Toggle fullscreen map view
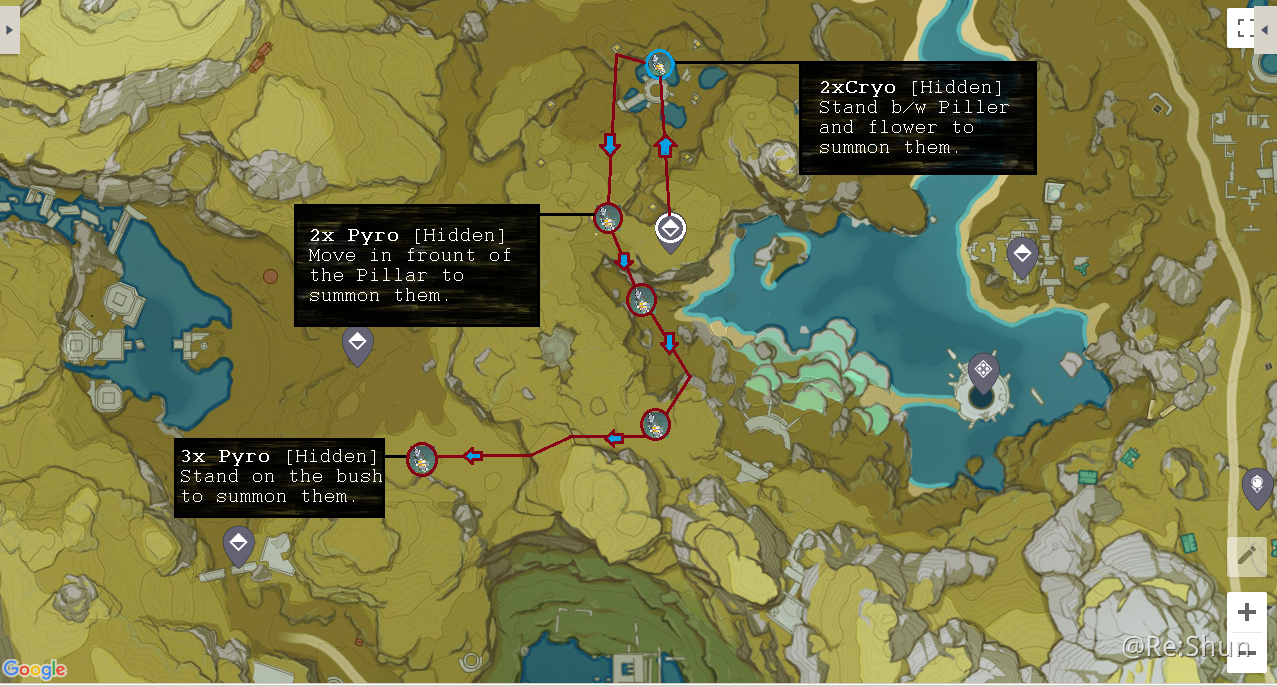 [1243, 28]
